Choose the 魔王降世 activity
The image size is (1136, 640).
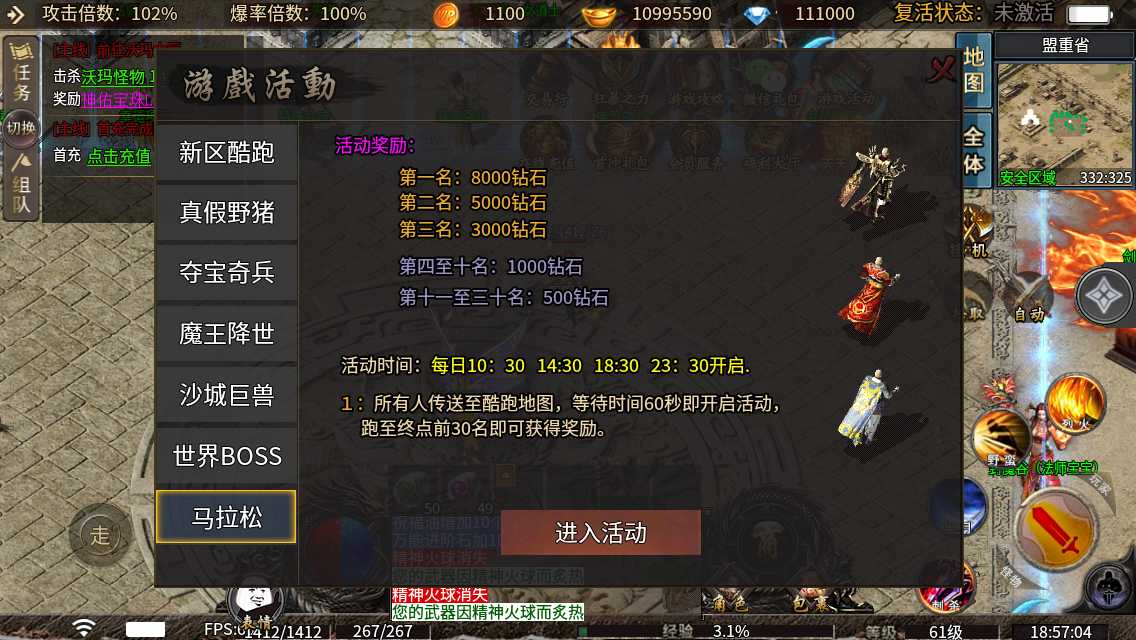click(227, 334)
